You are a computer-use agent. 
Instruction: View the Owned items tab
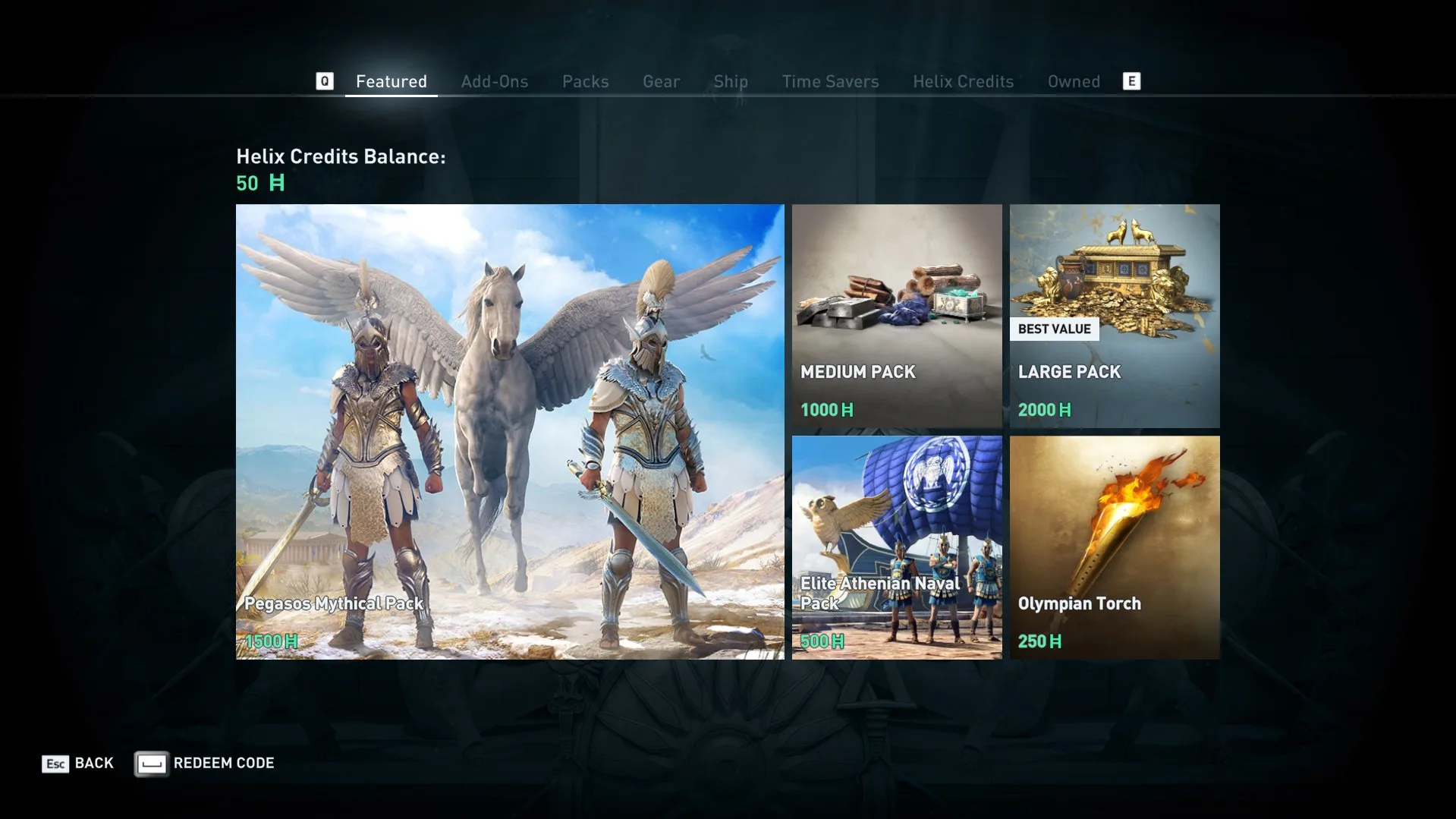pyautogui.click(x=1074, y=81)
